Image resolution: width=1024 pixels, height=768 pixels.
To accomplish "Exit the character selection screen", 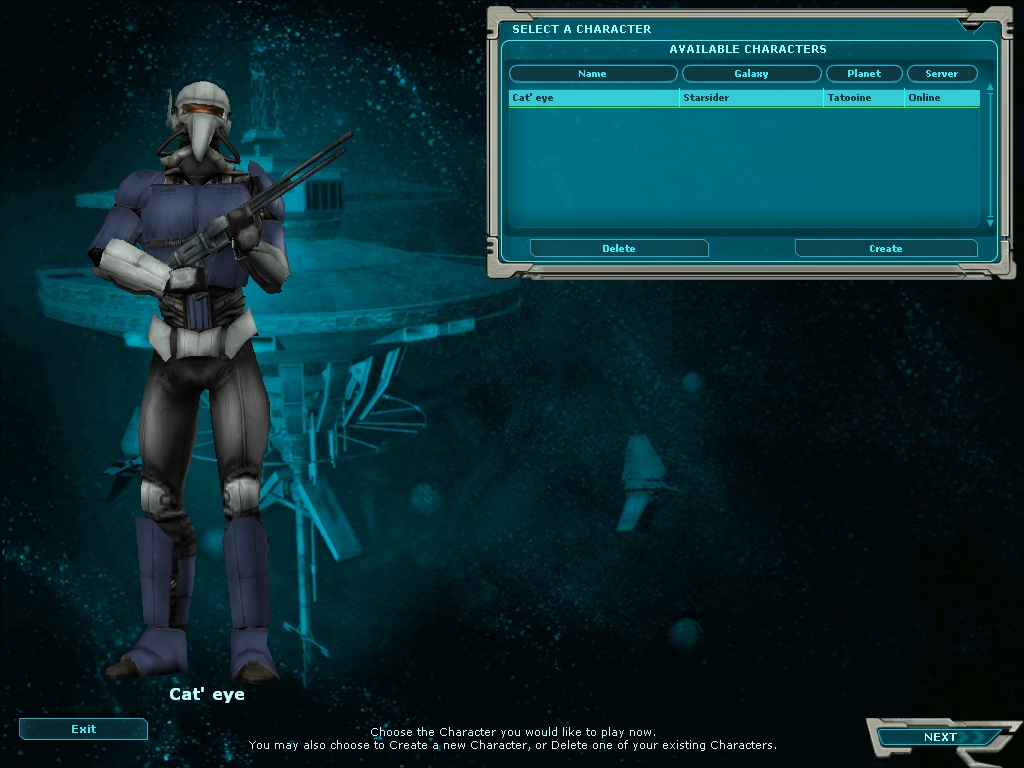I will (x=83, y=729).
